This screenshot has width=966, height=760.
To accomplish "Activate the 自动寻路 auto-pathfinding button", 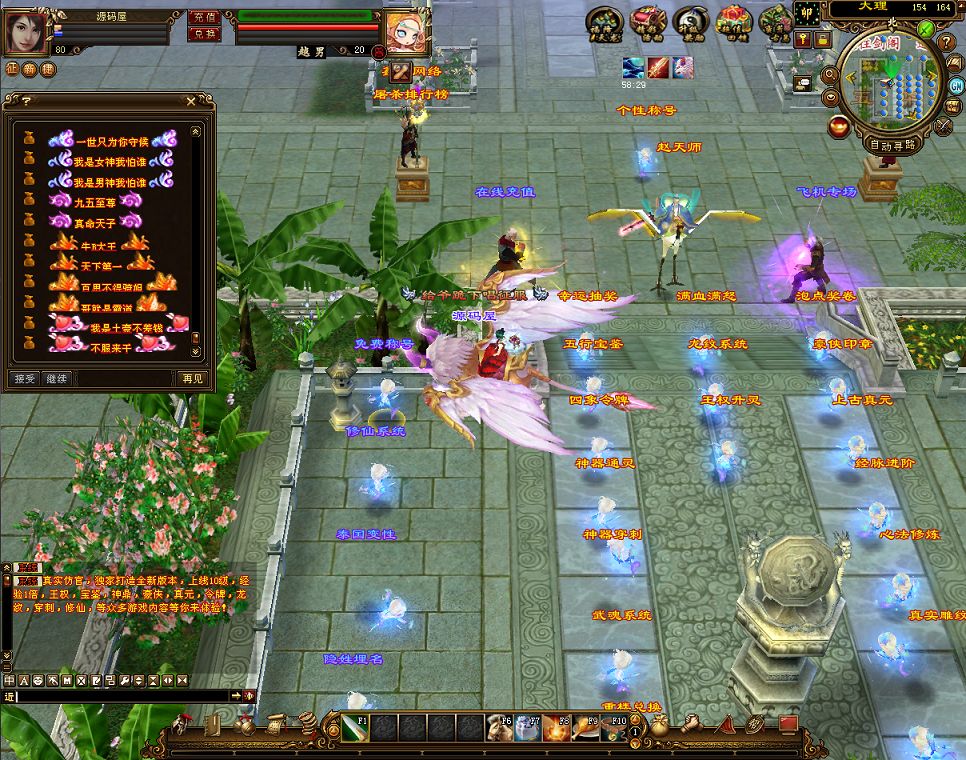I will (x=892, y=144).
